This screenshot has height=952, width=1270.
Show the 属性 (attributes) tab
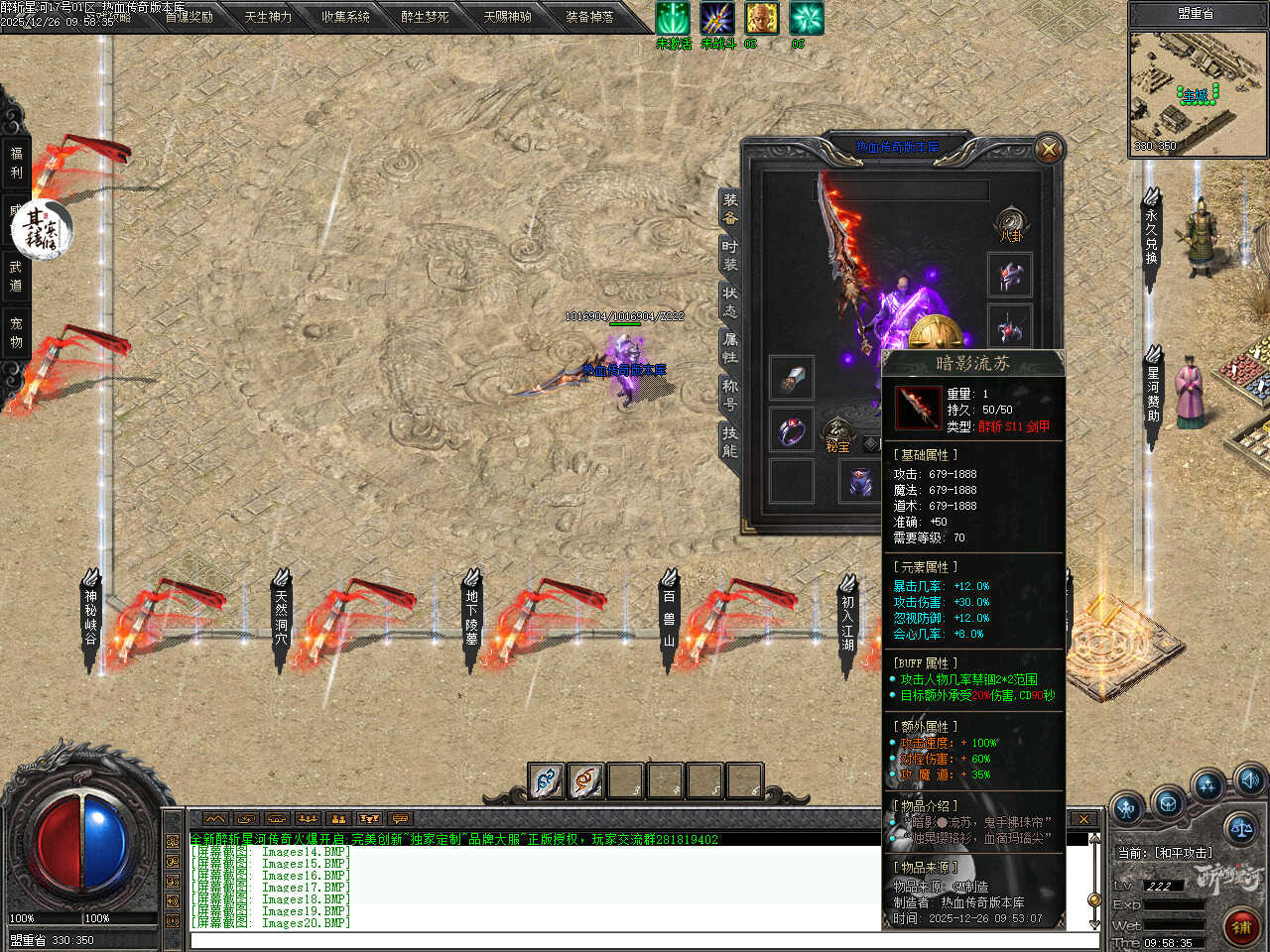tap(730, 348)
